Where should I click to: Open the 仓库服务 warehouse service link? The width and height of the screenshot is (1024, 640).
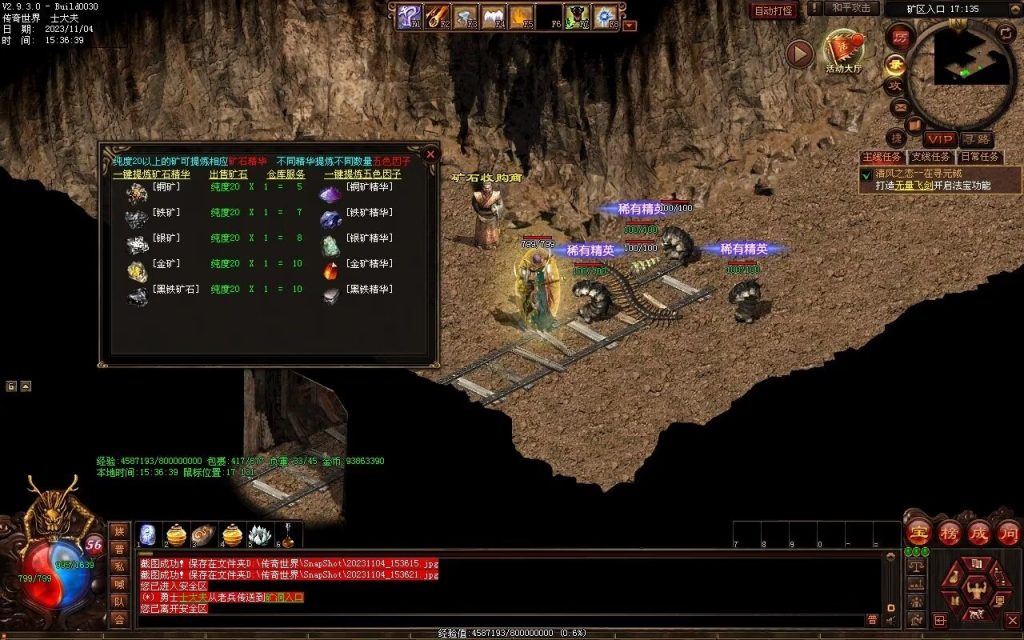tap(286, 174)
